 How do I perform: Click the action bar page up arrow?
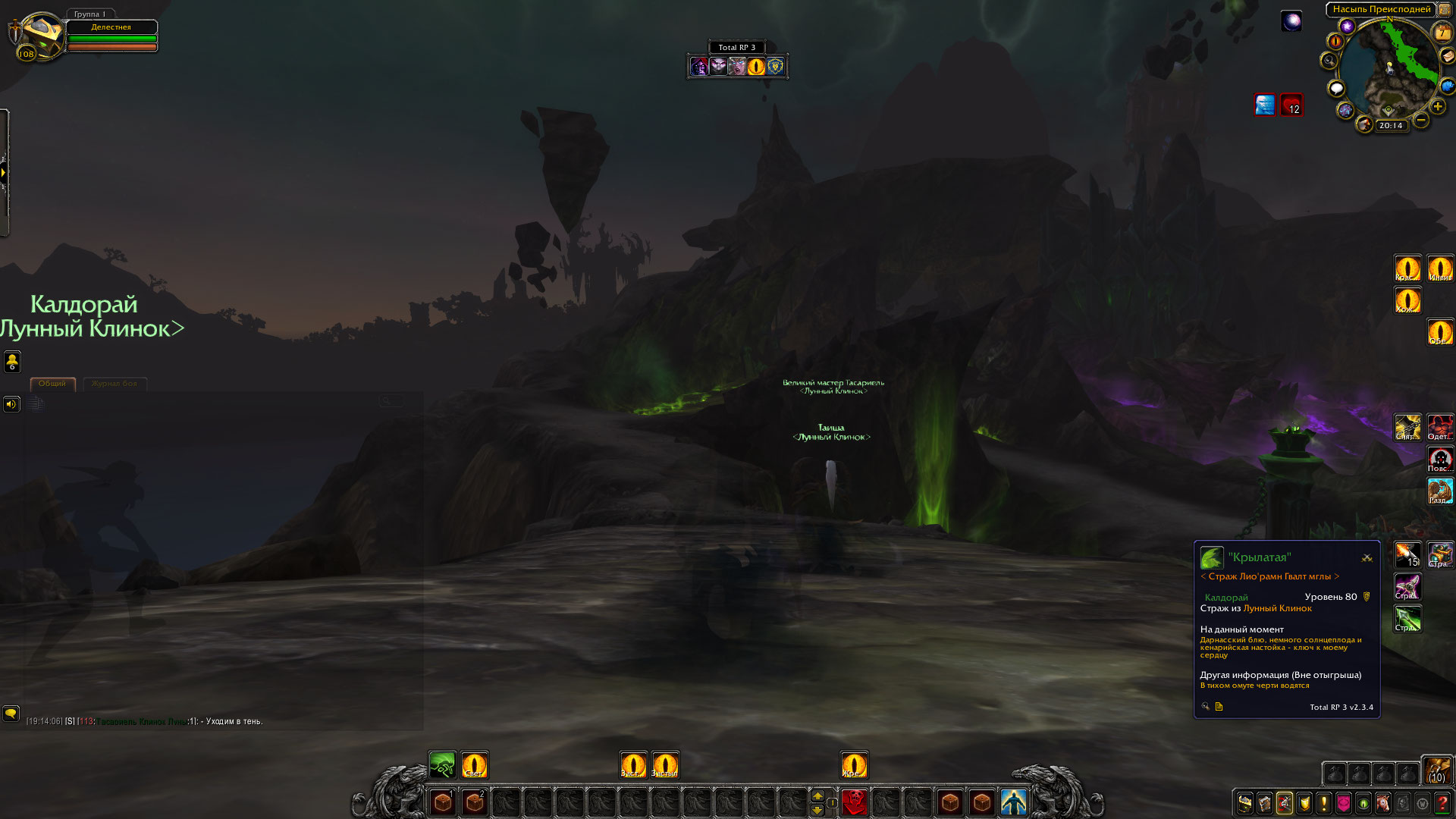click(x=817, y=795)
